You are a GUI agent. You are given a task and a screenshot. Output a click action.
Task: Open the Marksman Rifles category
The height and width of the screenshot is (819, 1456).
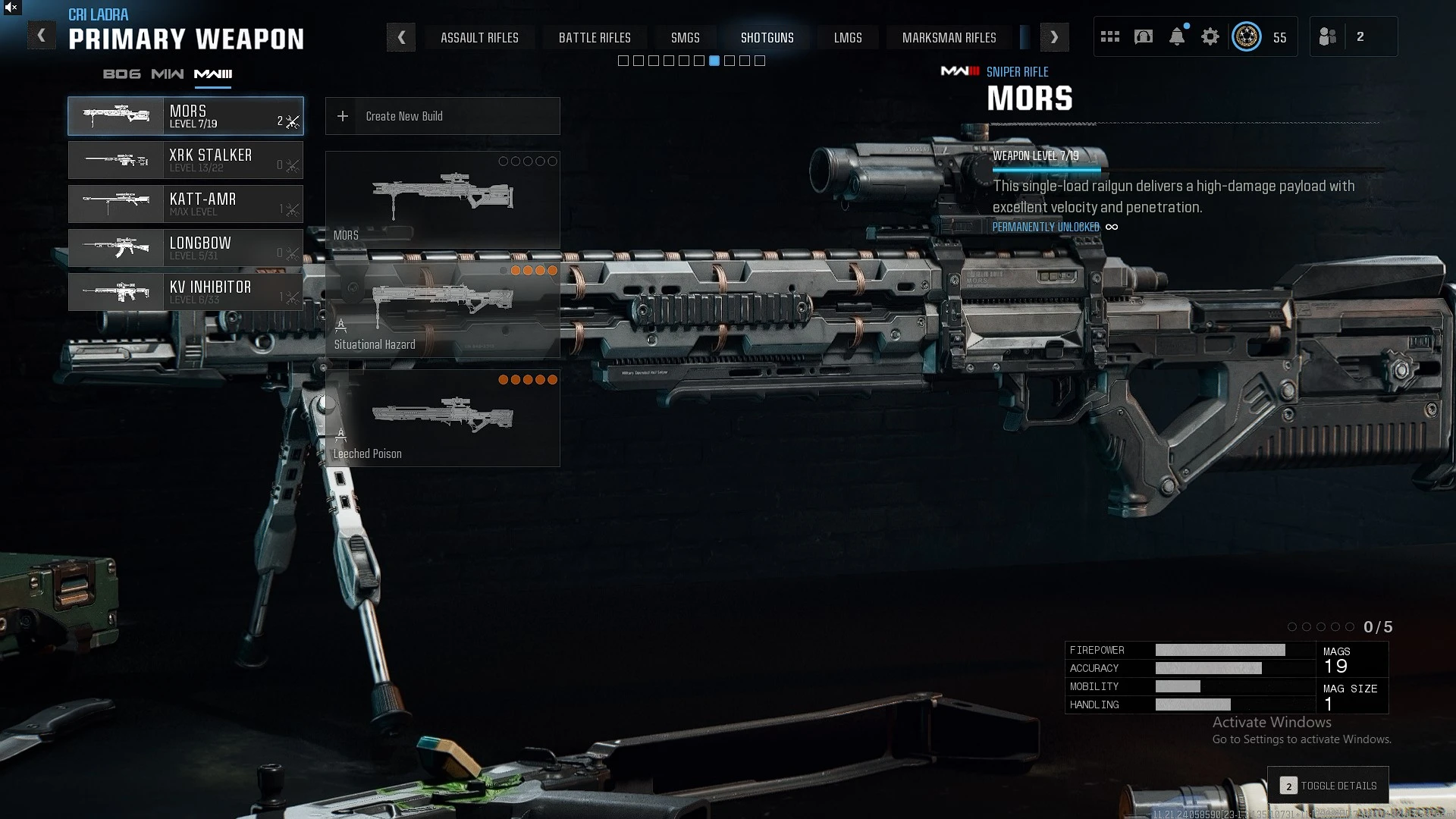949,38
